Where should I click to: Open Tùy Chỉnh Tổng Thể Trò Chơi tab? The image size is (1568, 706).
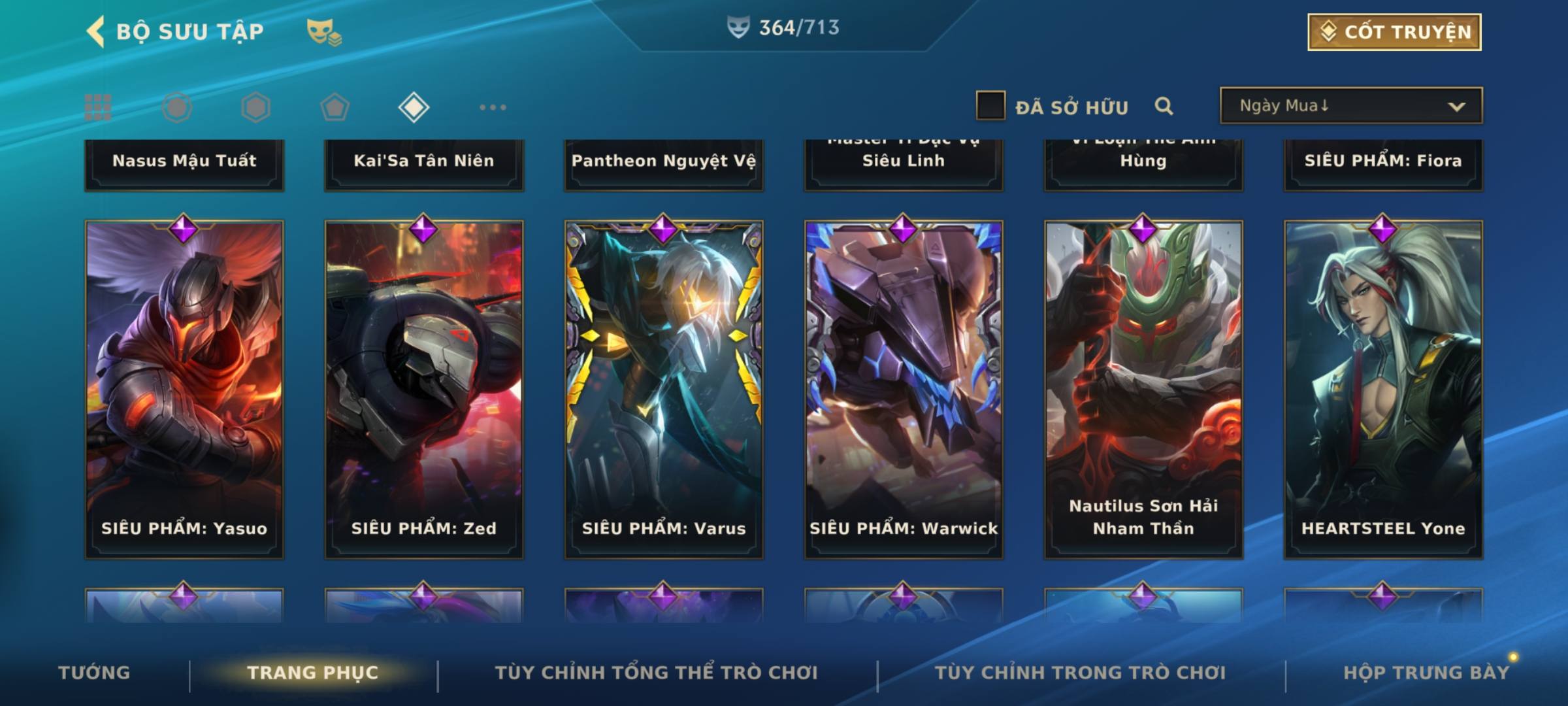[656, 673]
